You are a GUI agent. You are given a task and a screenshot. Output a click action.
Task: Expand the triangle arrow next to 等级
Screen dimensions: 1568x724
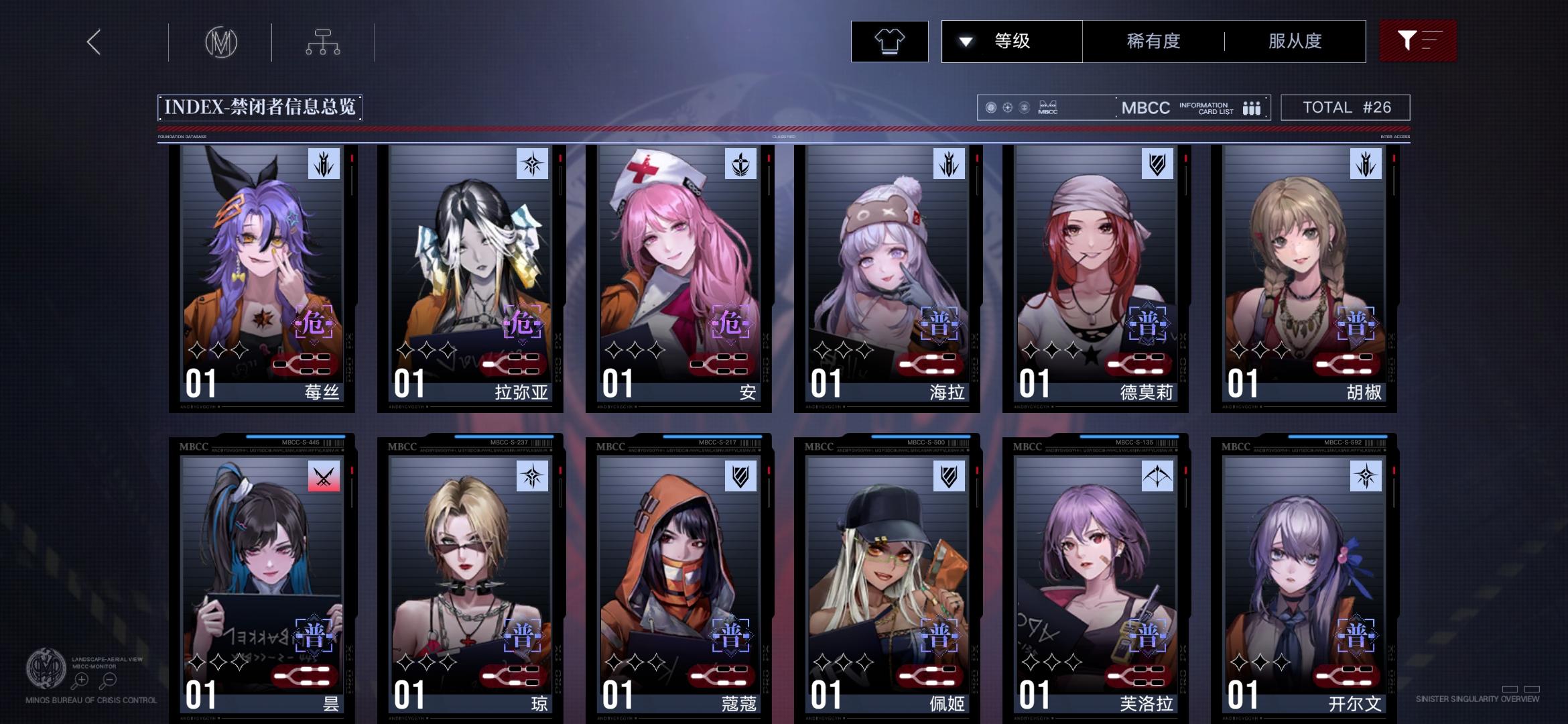pos(965,41)
